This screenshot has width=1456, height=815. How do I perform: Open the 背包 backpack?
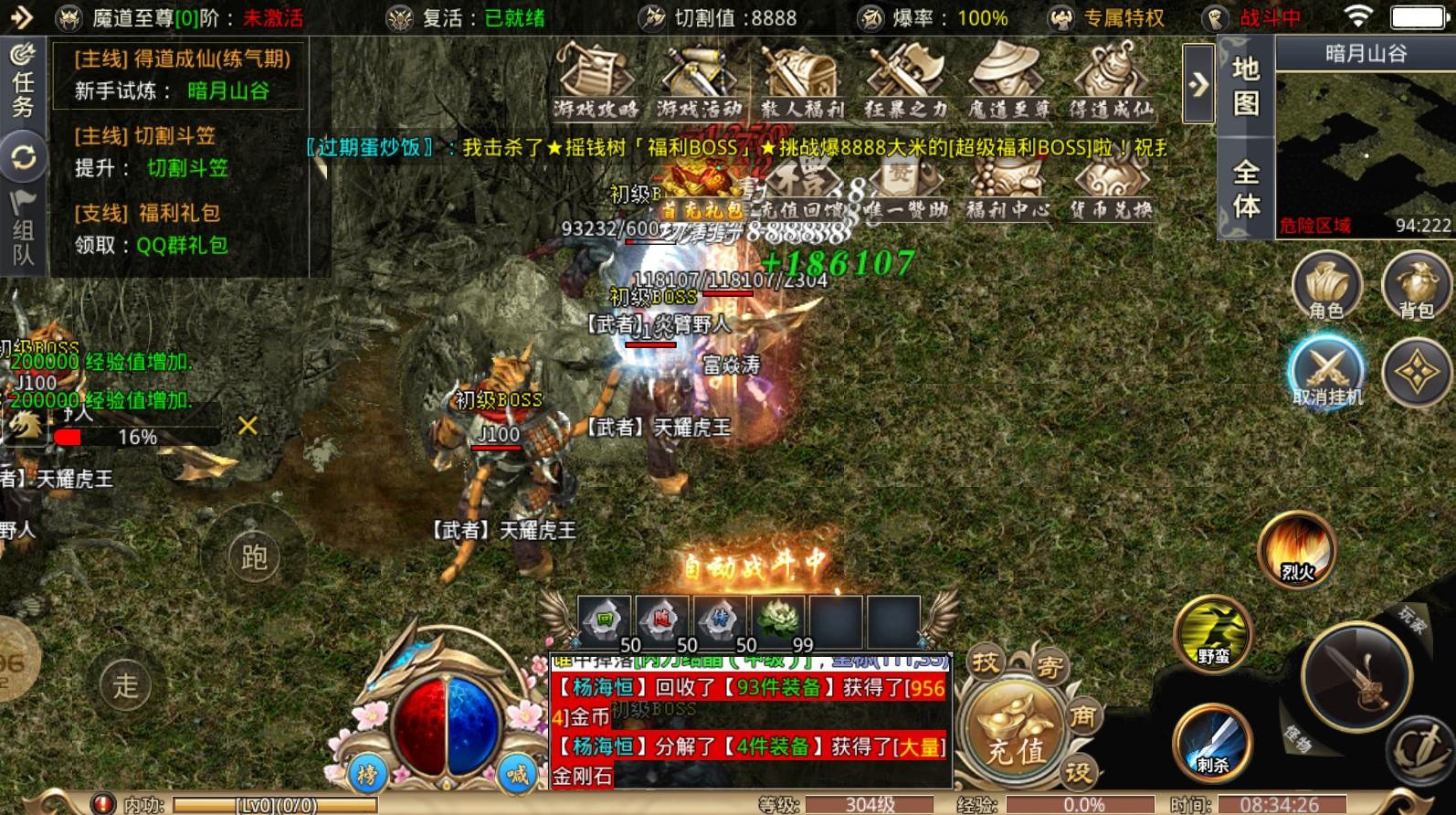[x=1416, y=287]
